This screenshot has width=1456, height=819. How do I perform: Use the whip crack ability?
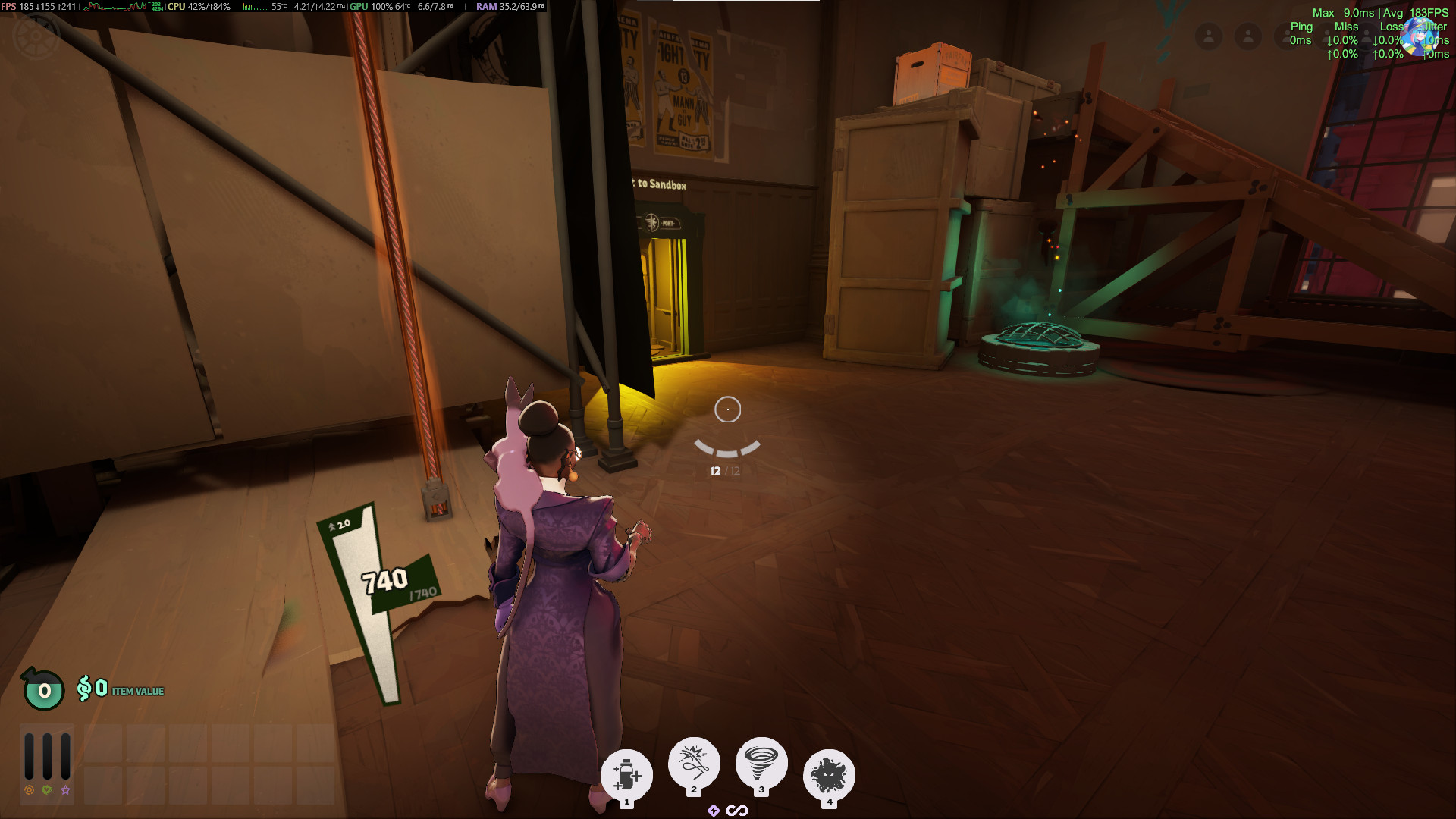(x=693, y=763)
